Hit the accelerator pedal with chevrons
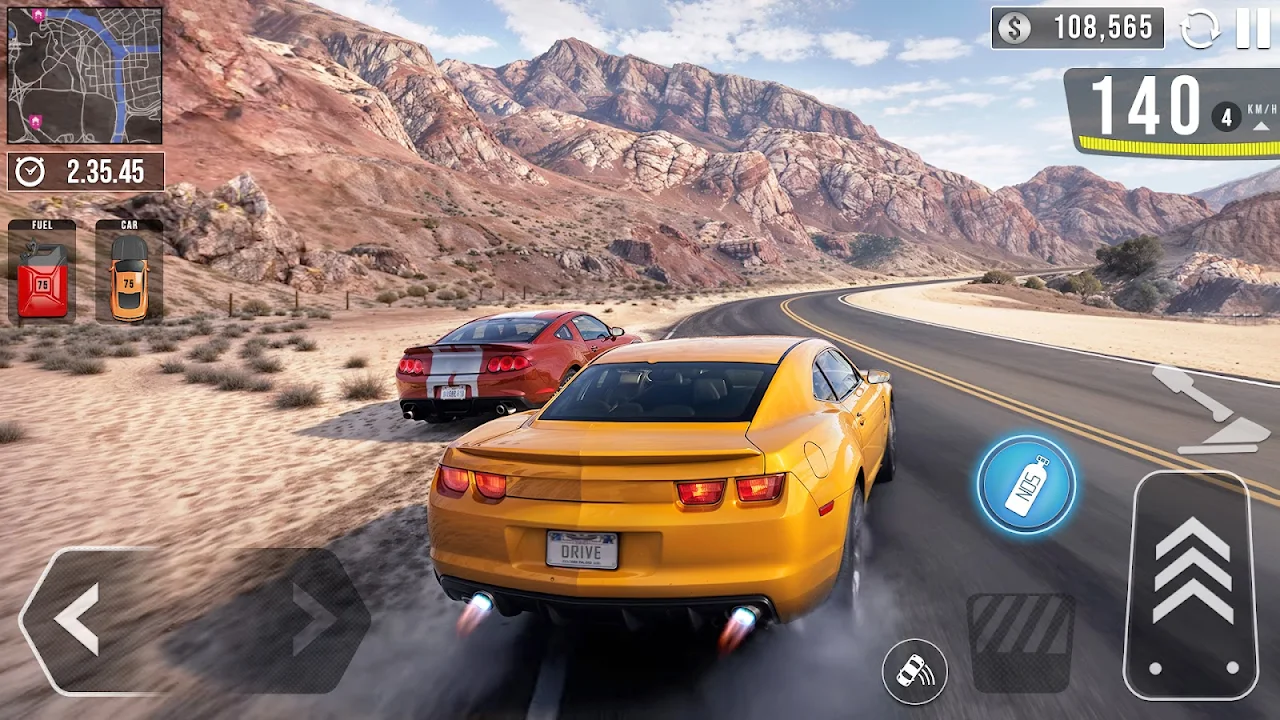 click(1192, 585)
